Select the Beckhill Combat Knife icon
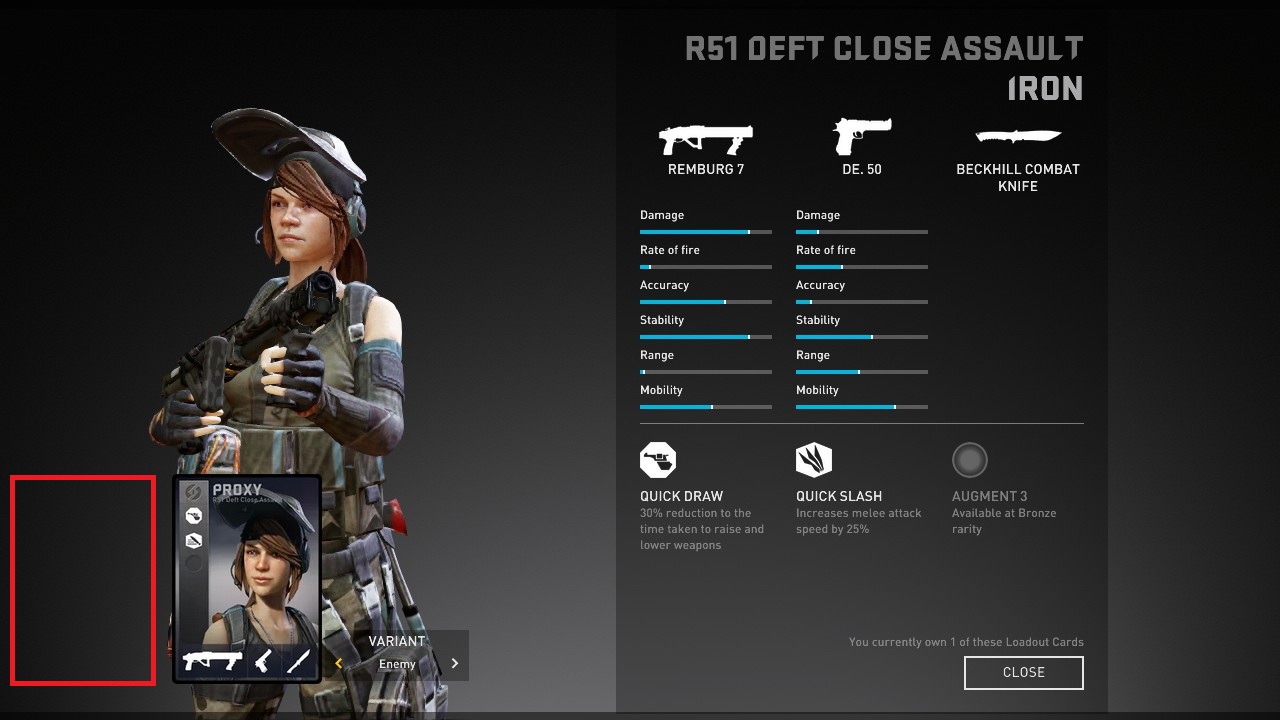Image resolution: width=1280 pixels, height=720 pixels. coord(1017,136)
